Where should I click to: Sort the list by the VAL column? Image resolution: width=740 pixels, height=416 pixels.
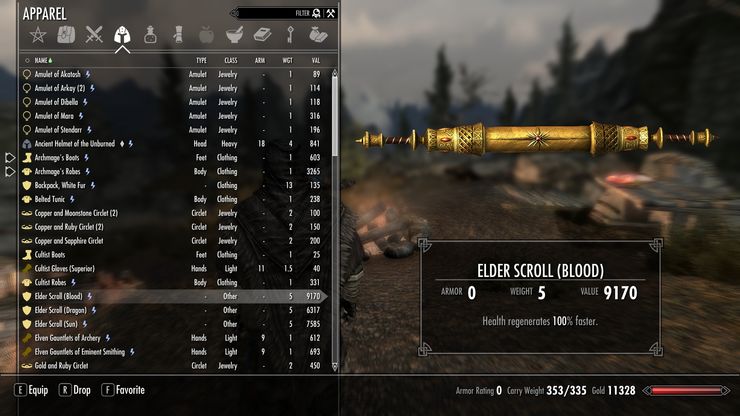point(315,60)
